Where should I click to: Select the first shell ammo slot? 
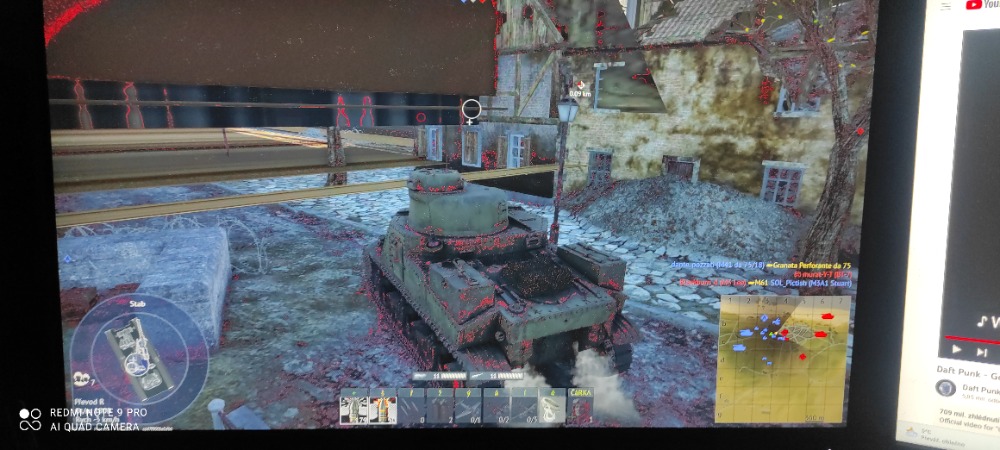pyautogui.click(x=353, y=408)
